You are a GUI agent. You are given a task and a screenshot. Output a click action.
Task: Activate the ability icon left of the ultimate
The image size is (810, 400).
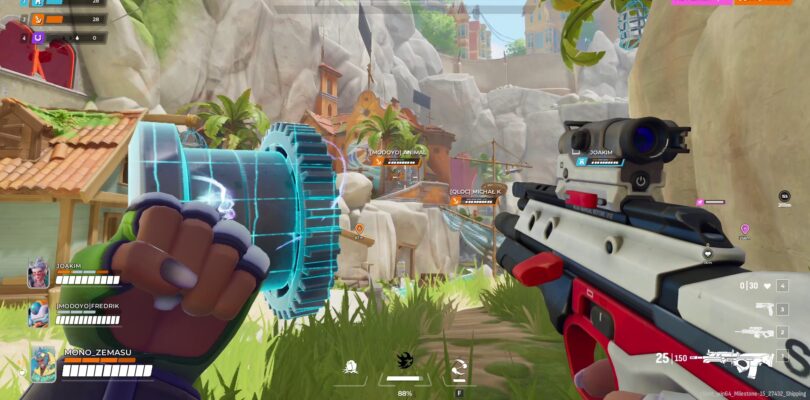pos(350,365)
